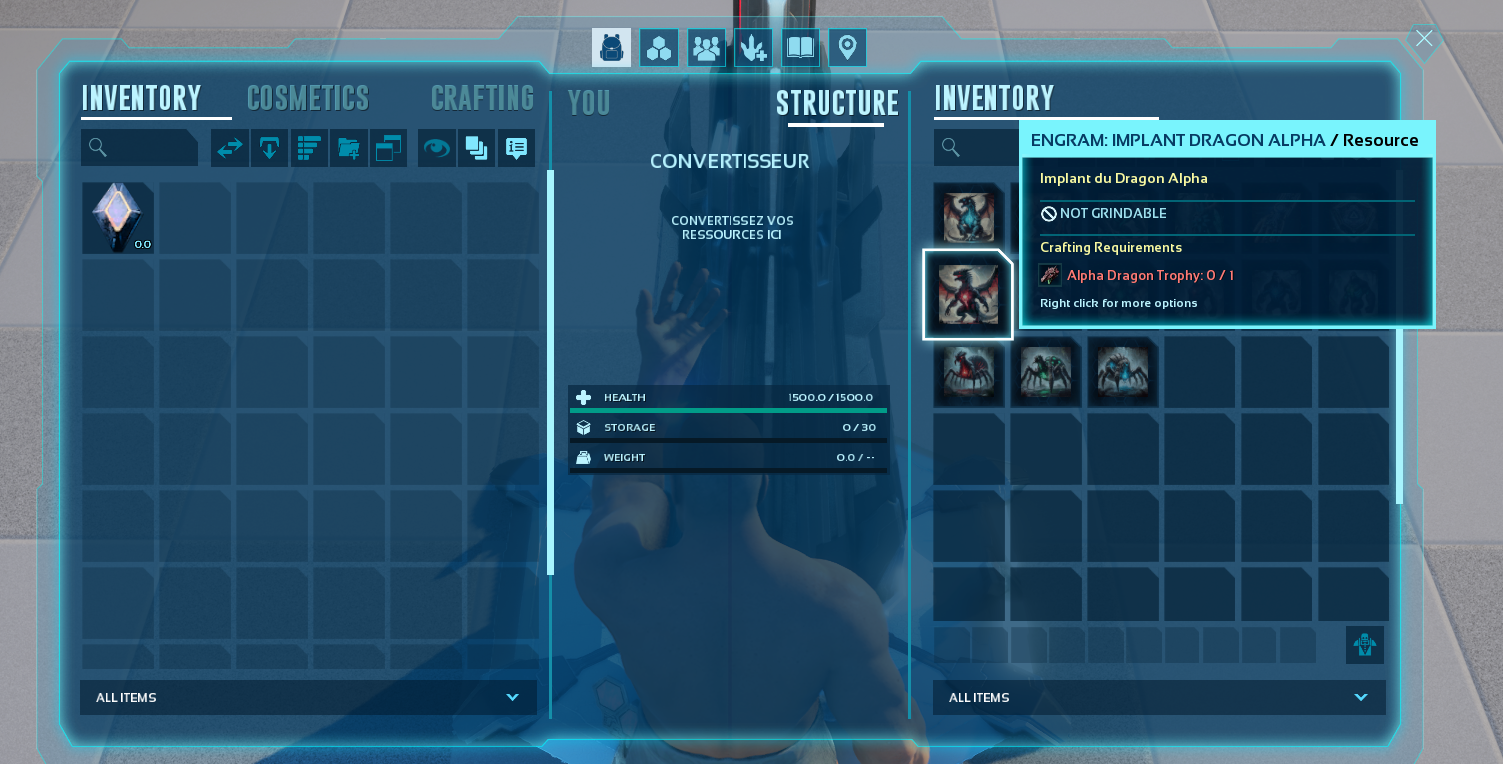Viewport: 1503px width, 764px height.
Task: Click the backpack inventory icon in top bar
Action: click(x=611, y=48)
